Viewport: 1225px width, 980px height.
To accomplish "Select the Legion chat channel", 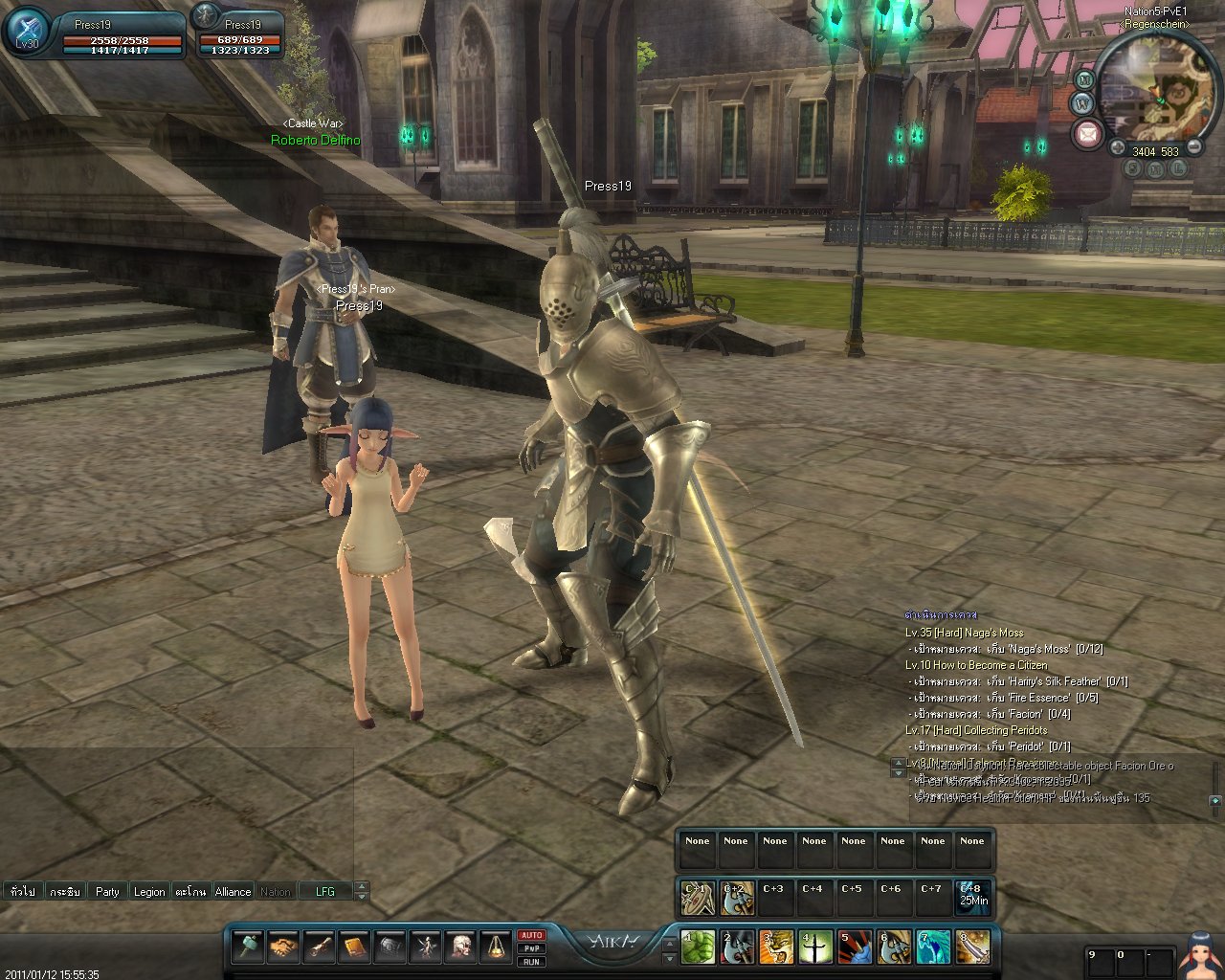I will [x=148, y=891].
